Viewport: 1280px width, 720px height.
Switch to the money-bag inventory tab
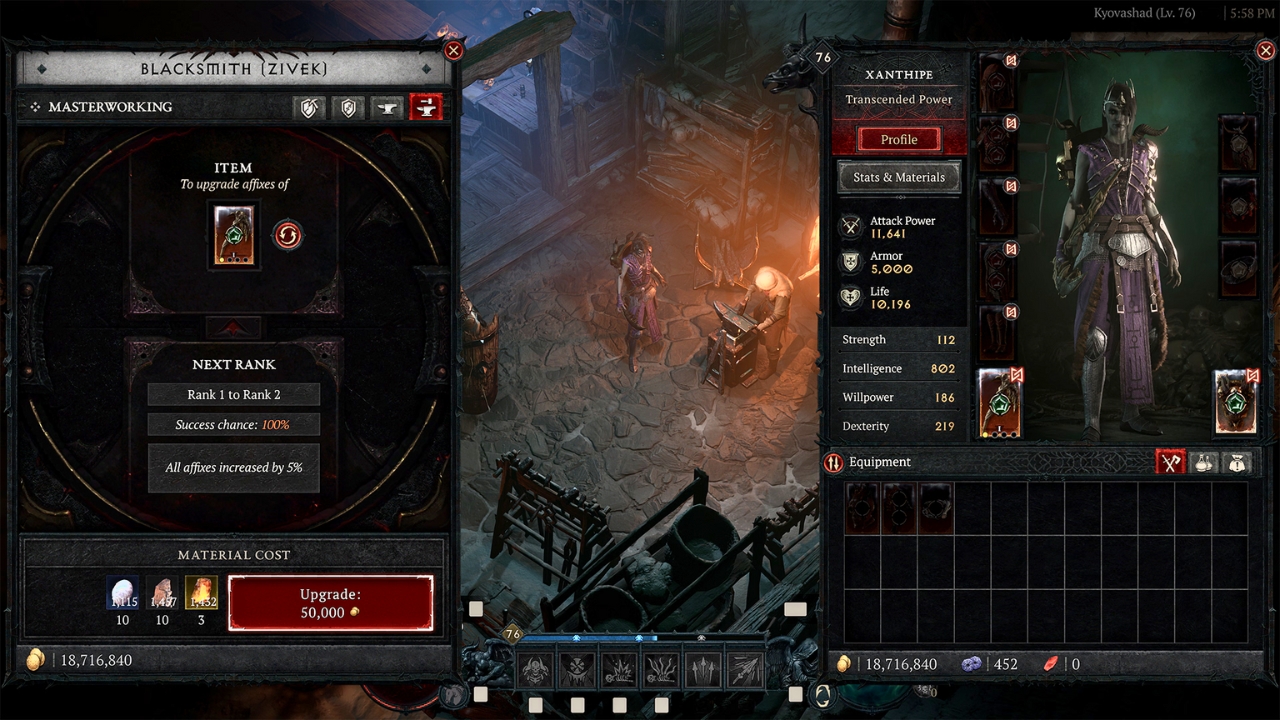pos(1237,462)
